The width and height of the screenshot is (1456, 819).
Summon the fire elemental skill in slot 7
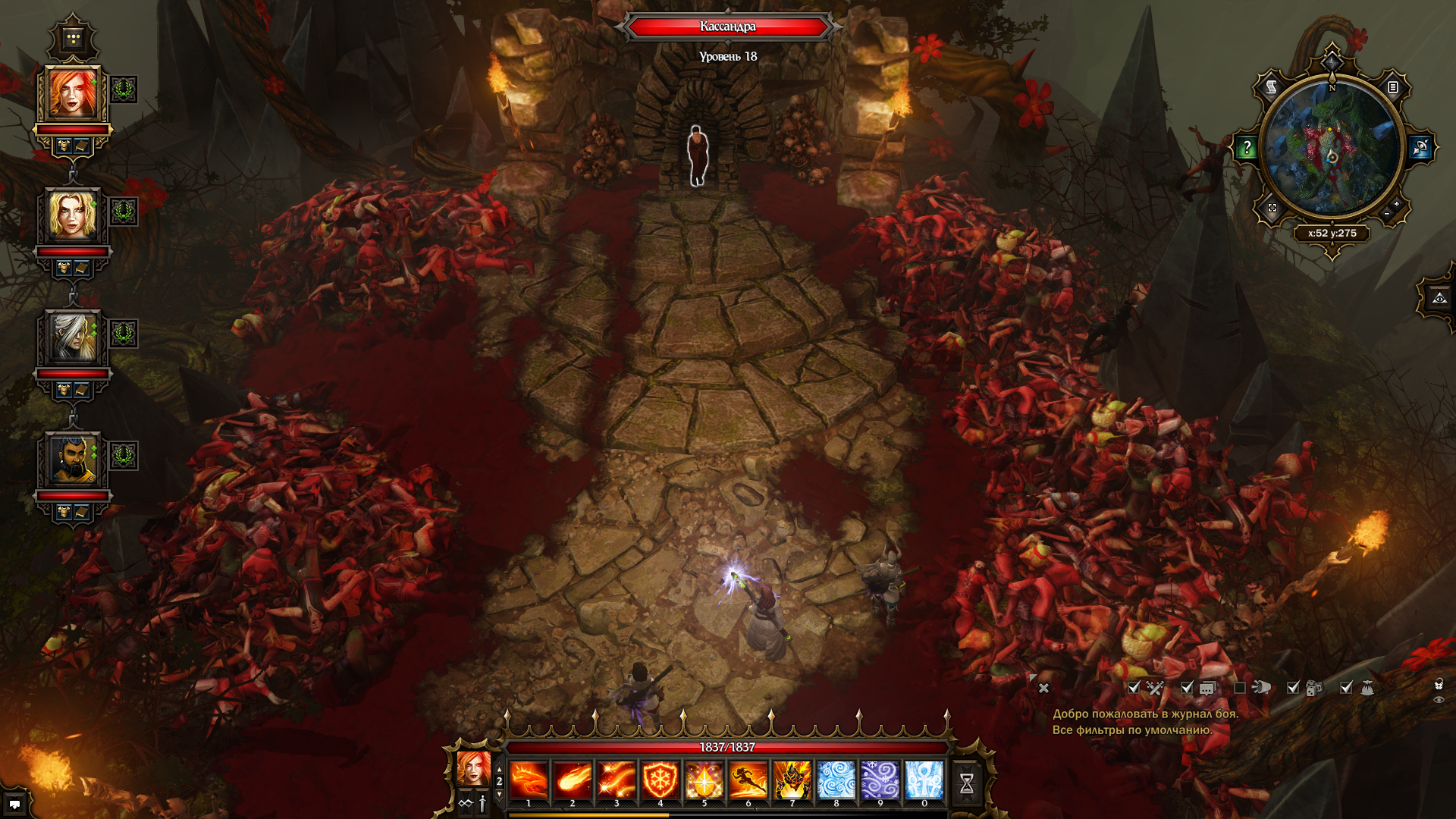(792, 780)
